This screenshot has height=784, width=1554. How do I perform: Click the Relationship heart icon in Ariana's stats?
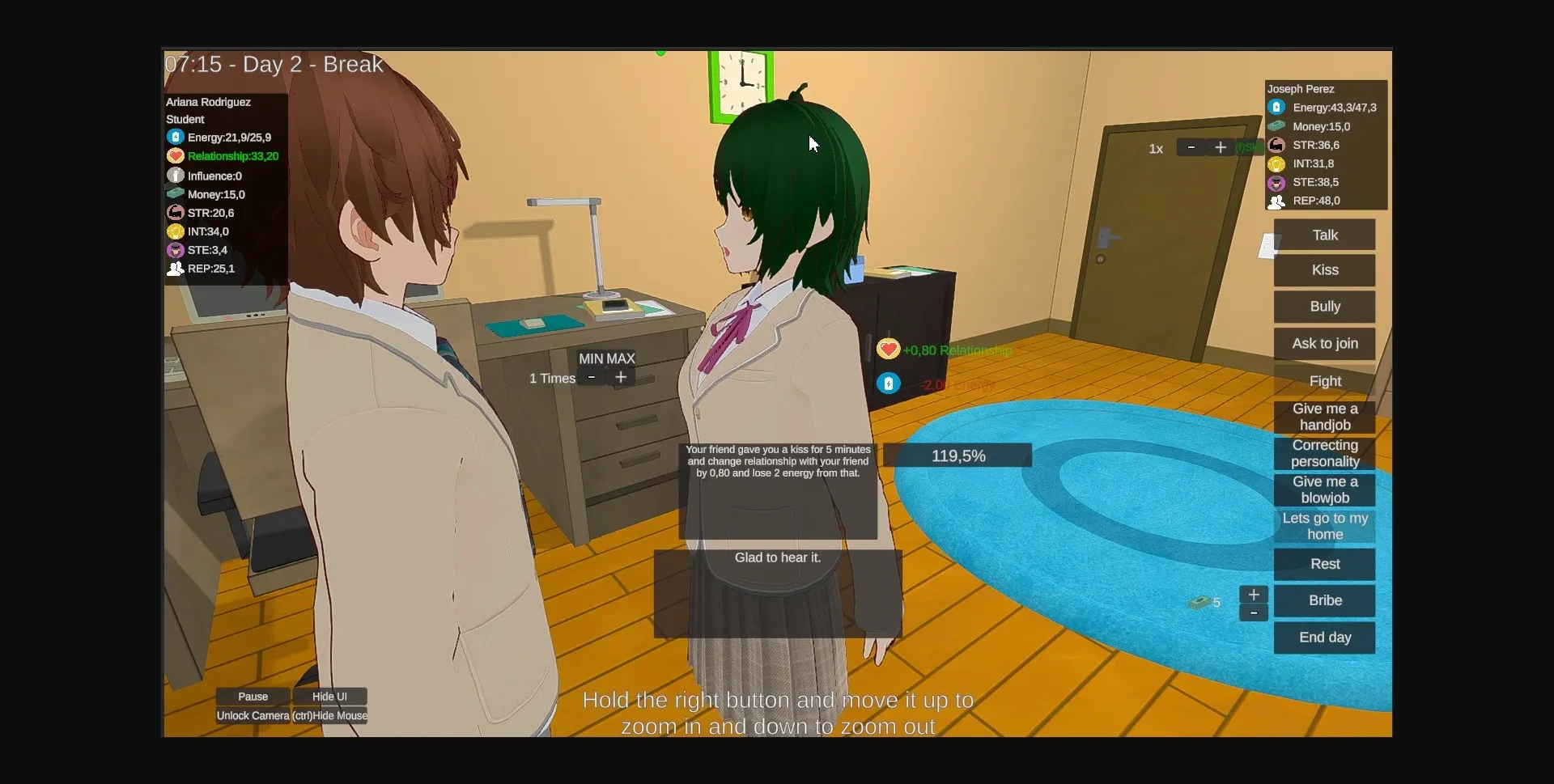pos(176,156)
